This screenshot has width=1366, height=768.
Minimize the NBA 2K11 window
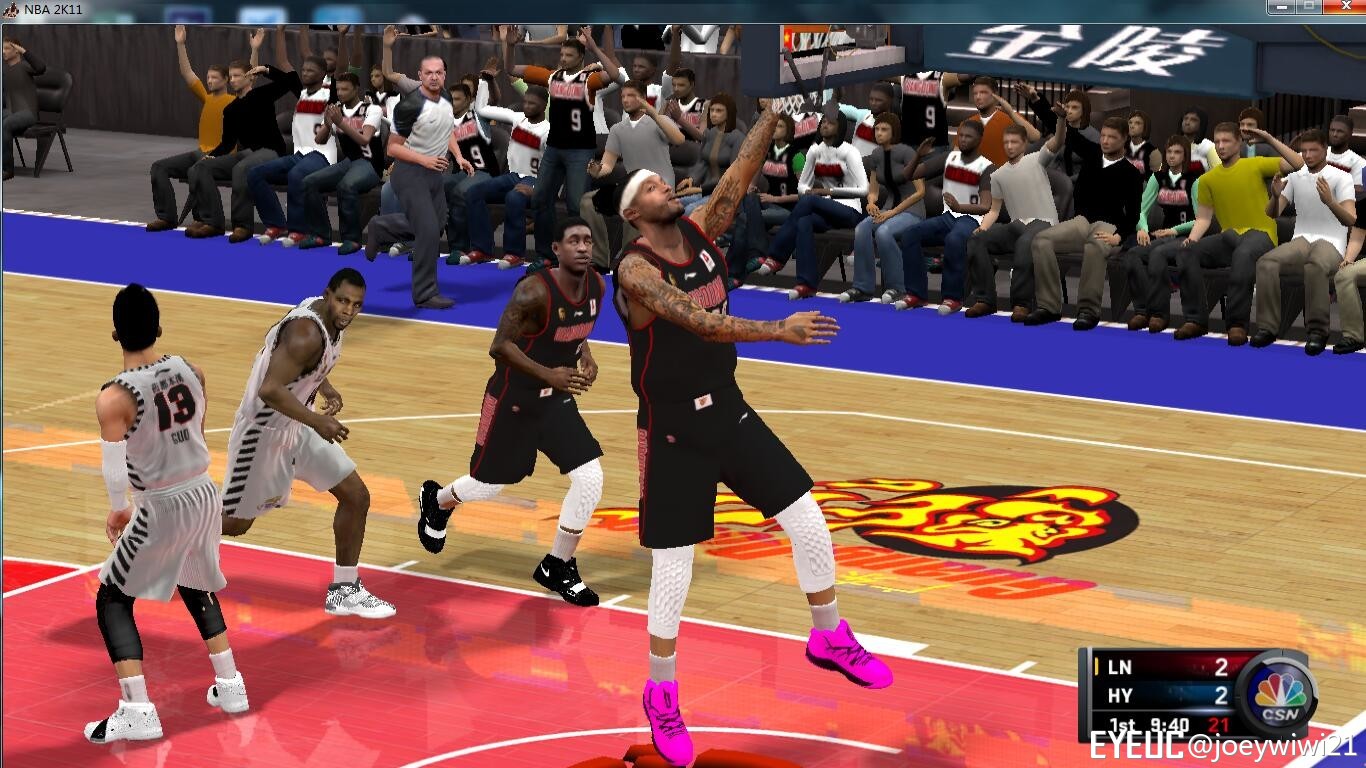[x=1281, y=6]
